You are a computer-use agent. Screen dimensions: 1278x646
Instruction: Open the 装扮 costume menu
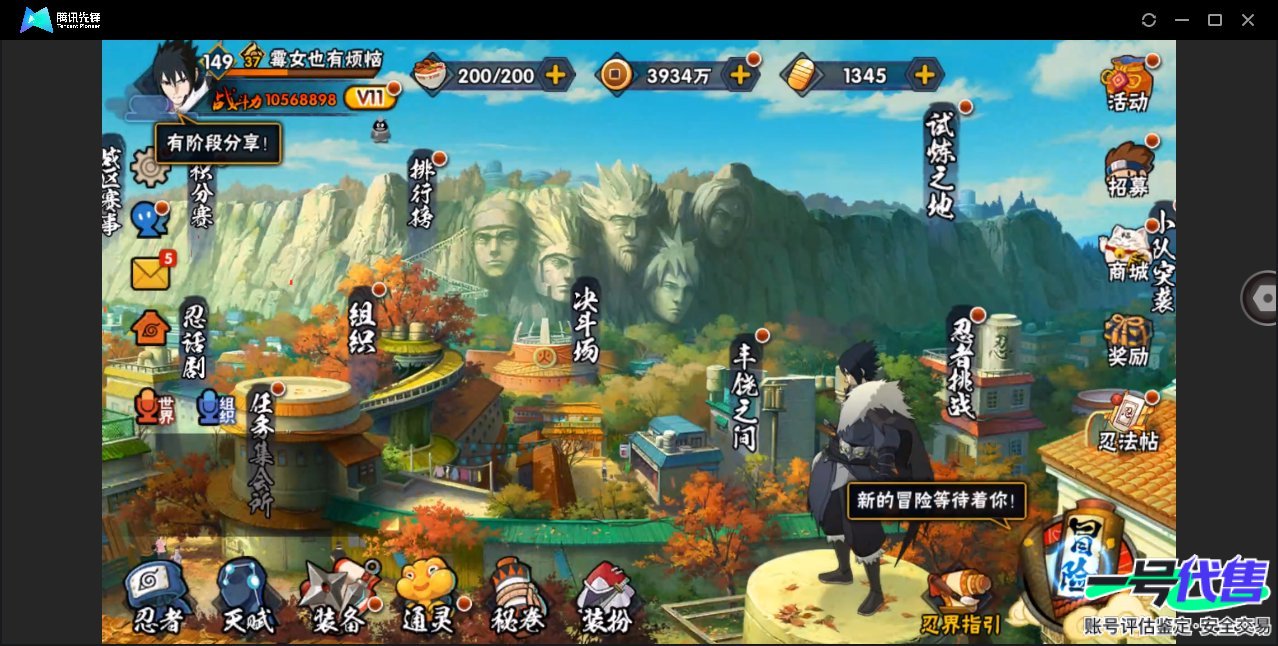606,597
